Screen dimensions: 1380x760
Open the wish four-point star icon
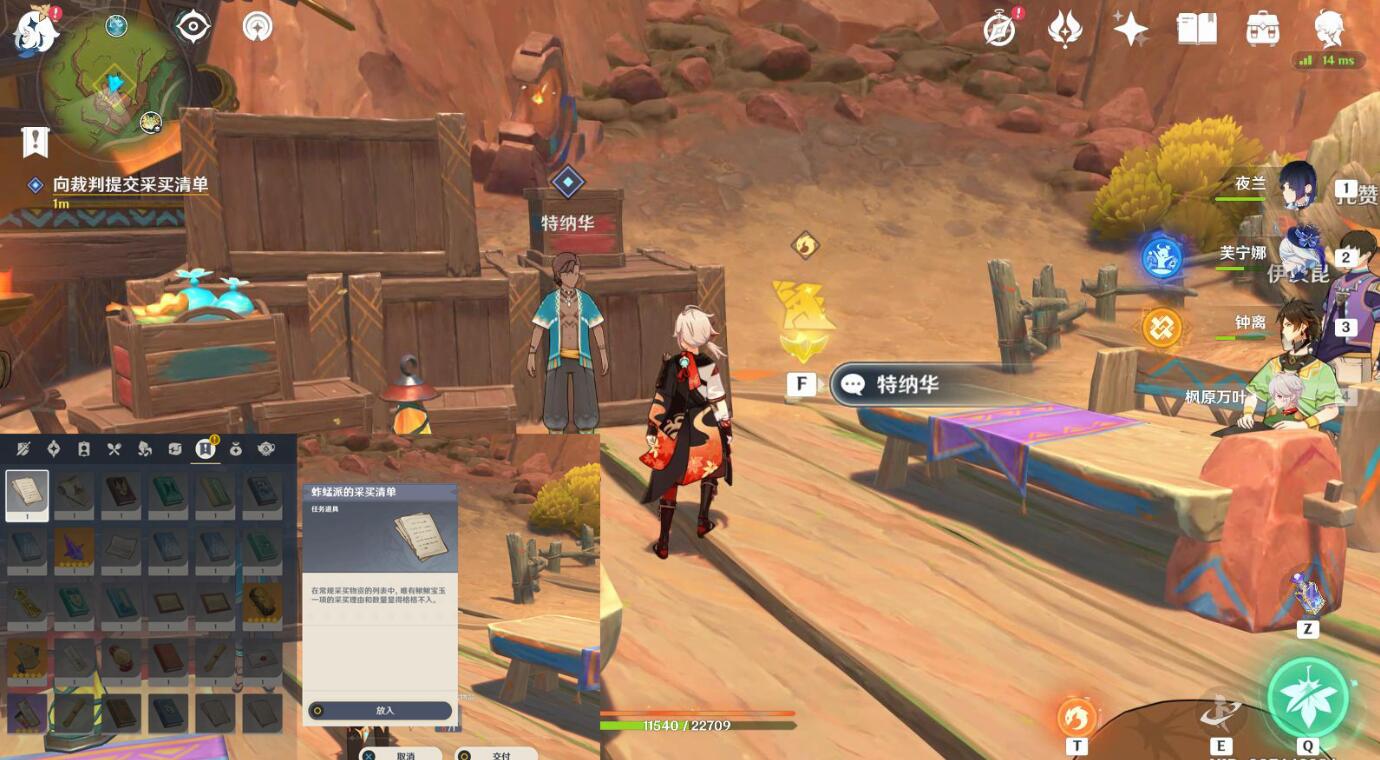(x=1131, y=29)
